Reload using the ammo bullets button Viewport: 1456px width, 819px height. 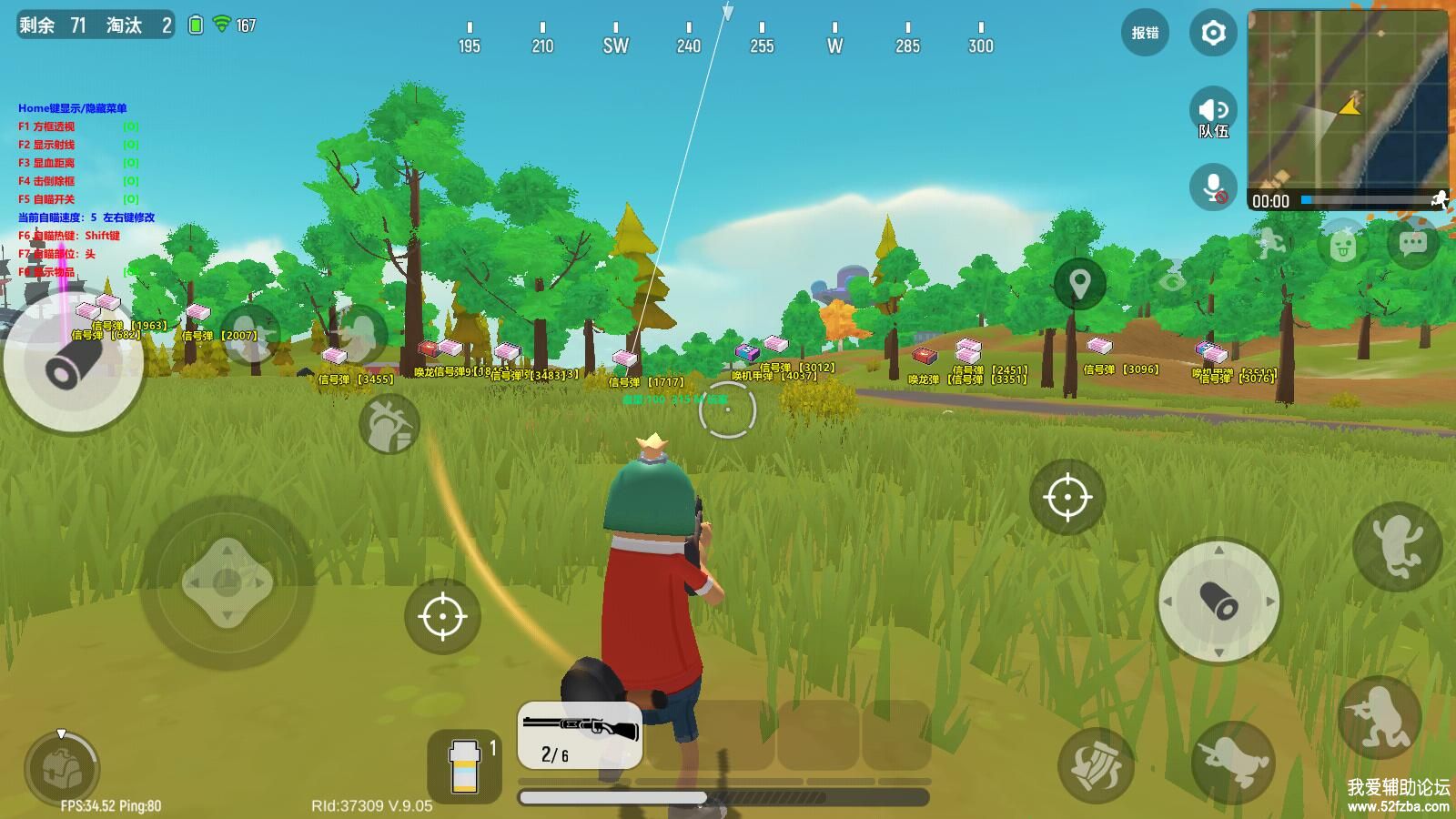pos(1096,765)
